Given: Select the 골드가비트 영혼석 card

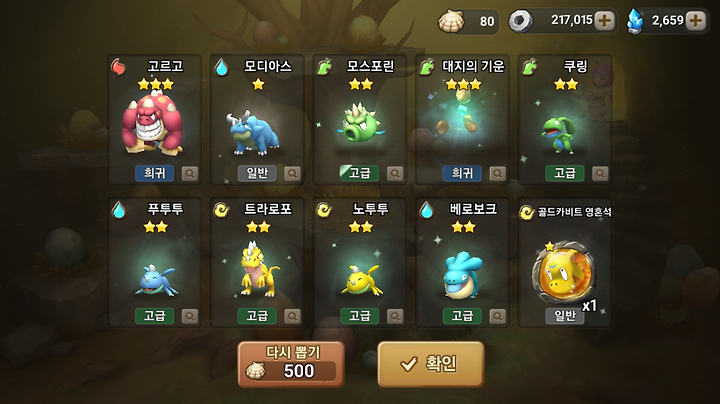Looking at the screenshot, I should [x=563, y=262].
